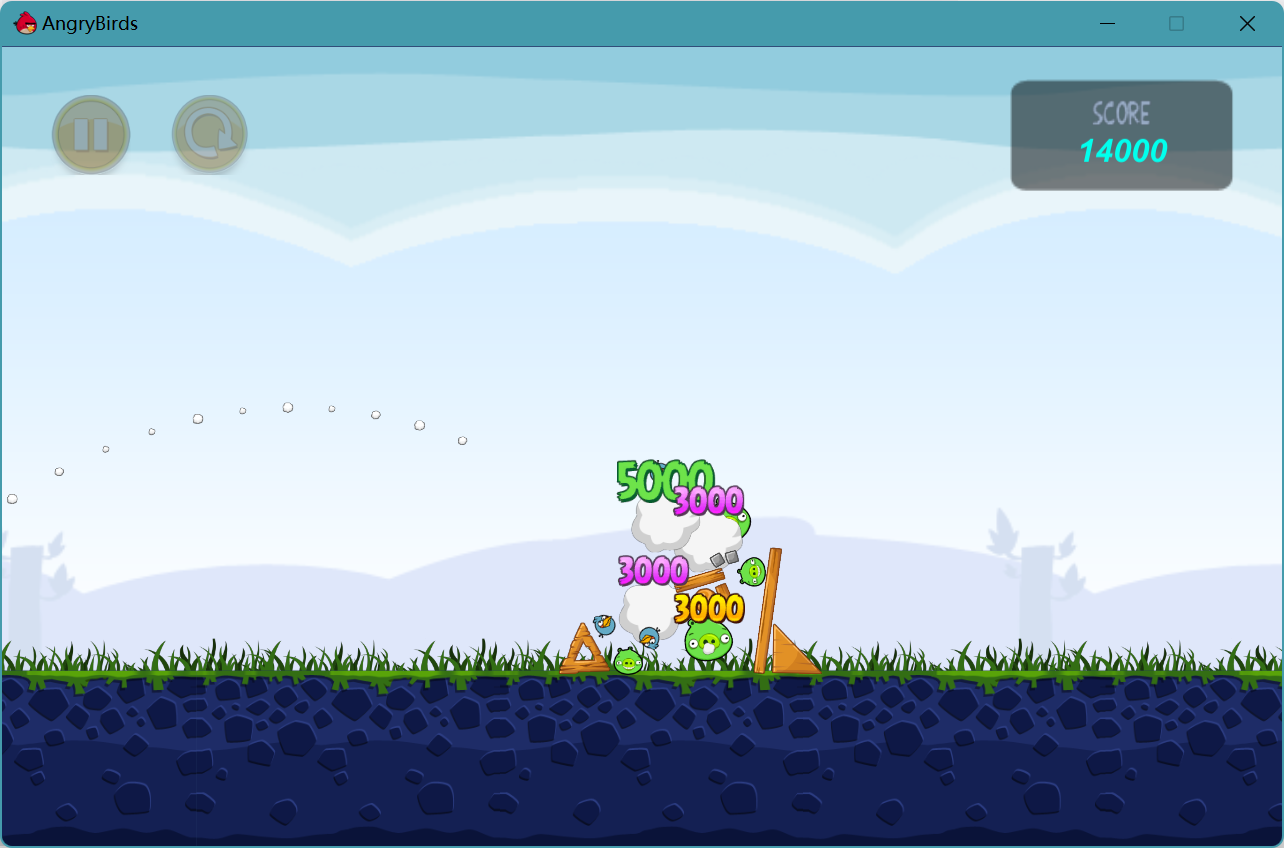Image resolution: width=1284 pixels, height=848 pixels.
Task: Click the blue bird next to the left triangle
Action: [604, 627]
